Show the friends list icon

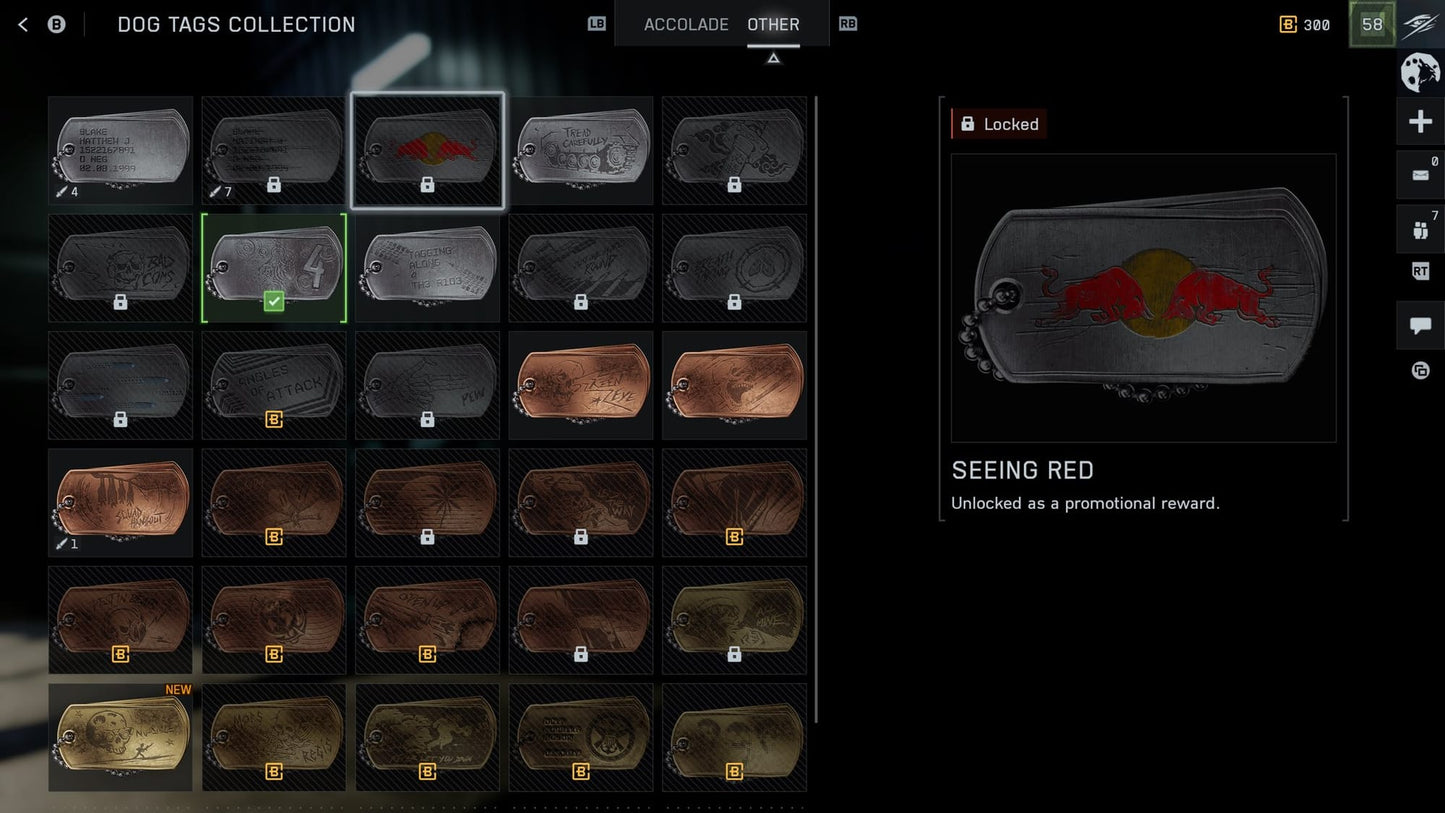pos(1420,230)
